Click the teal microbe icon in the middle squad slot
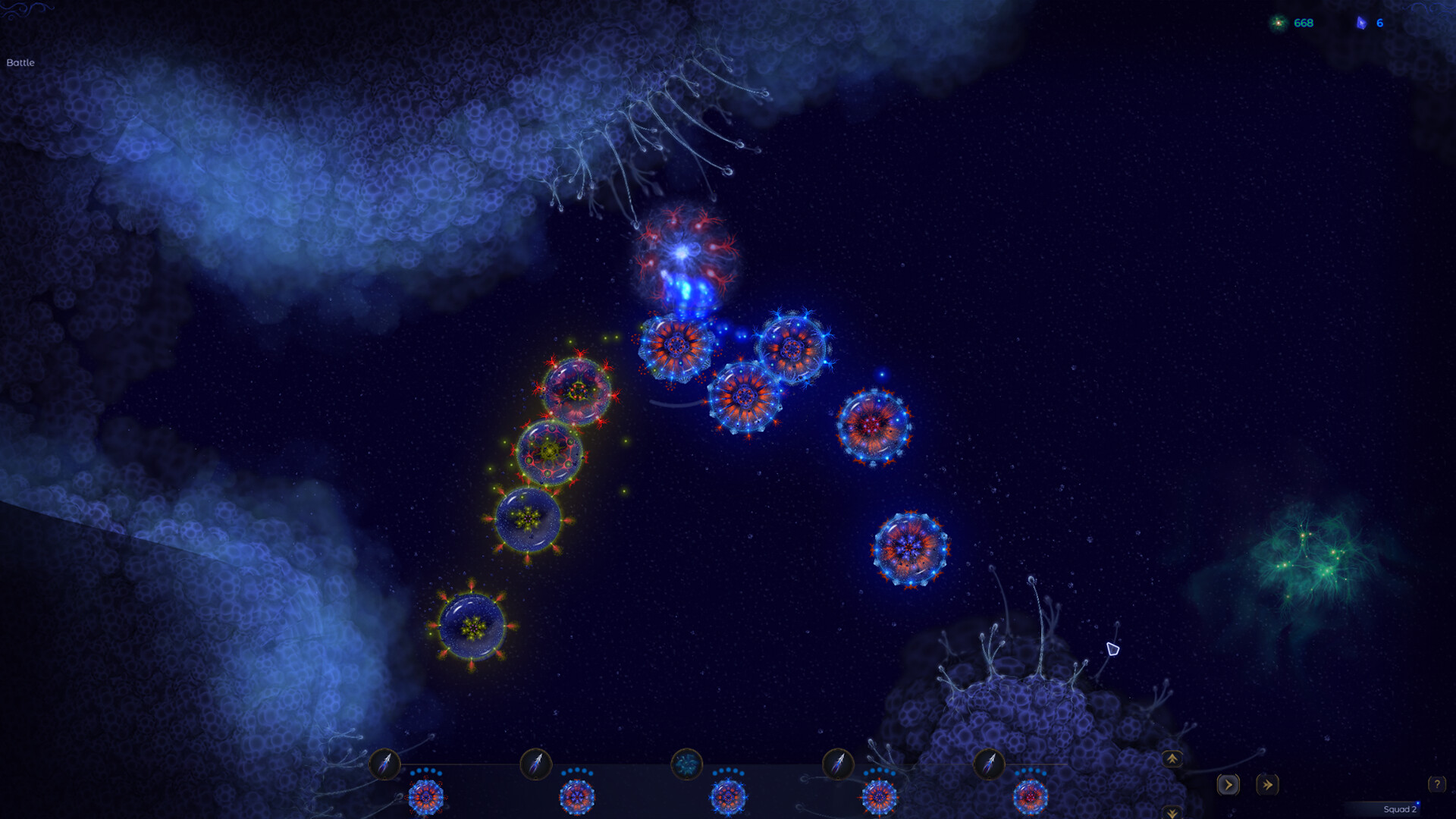The image size is (1456, 819). point(687,765)
